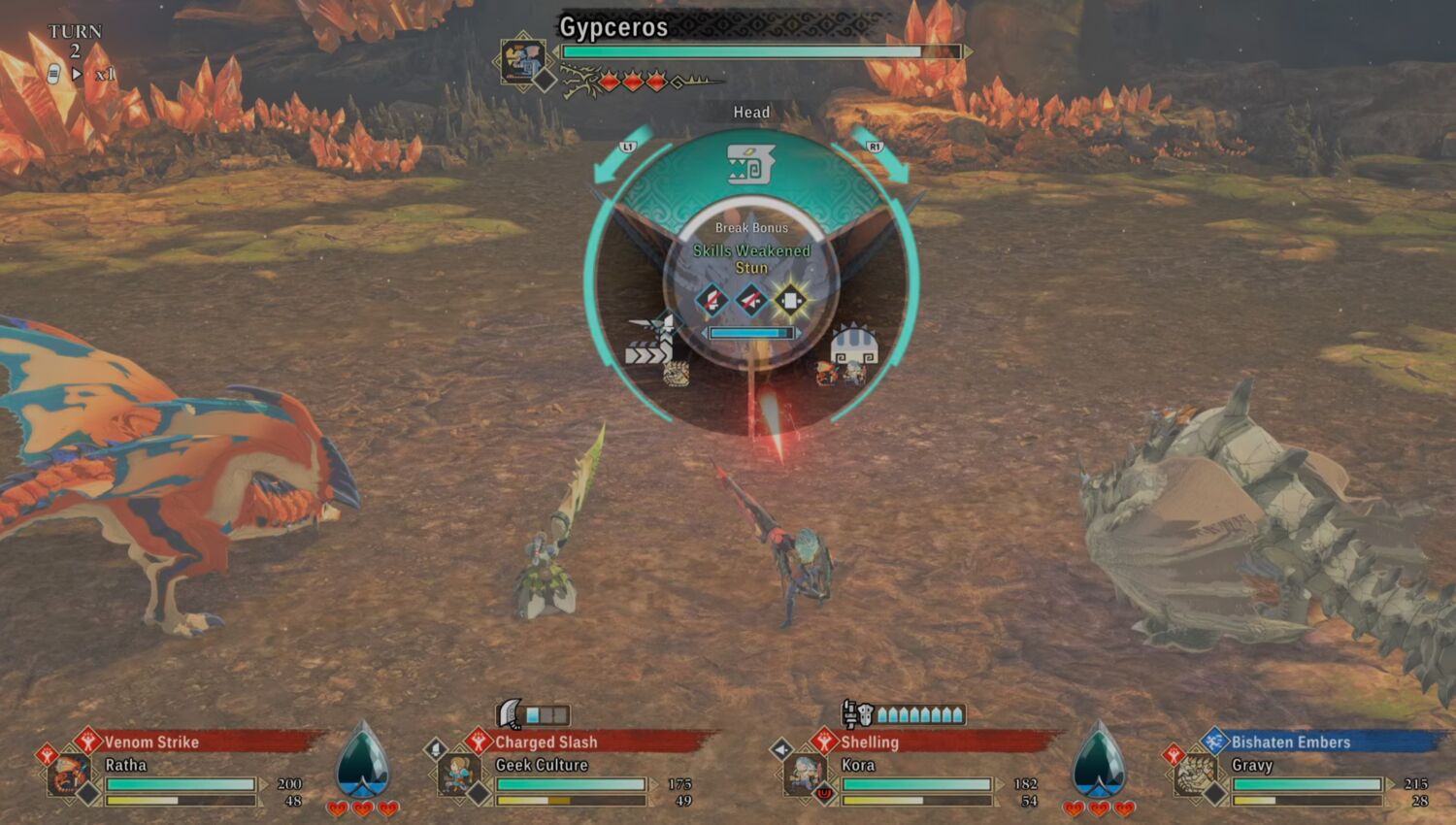The image size is (1456, 825).
Task: Click the Gypceros enemy portrait
Action: [524, 61]
